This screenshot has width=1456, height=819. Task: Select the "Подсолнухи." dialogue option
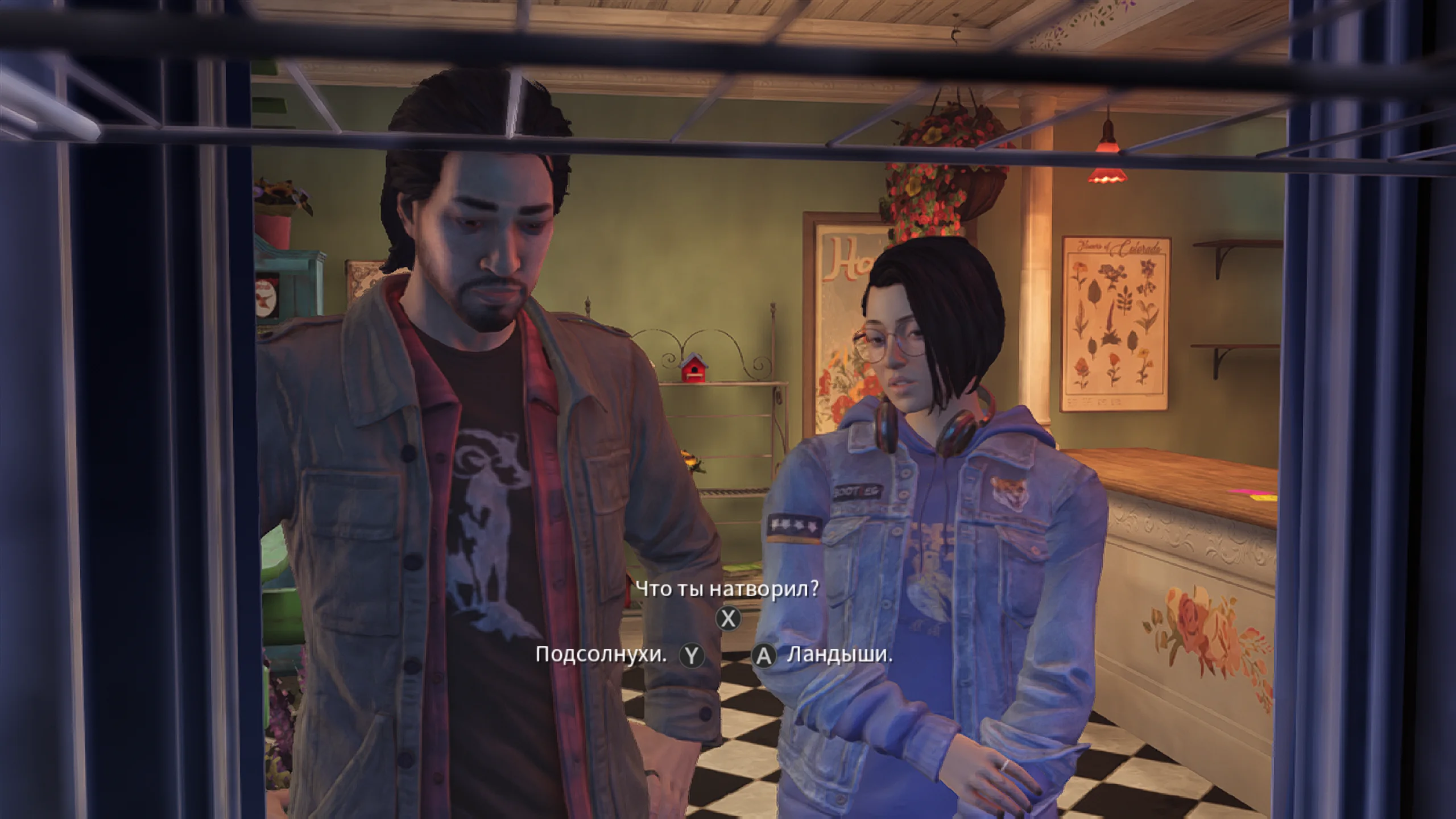click(x=601, y=655)
